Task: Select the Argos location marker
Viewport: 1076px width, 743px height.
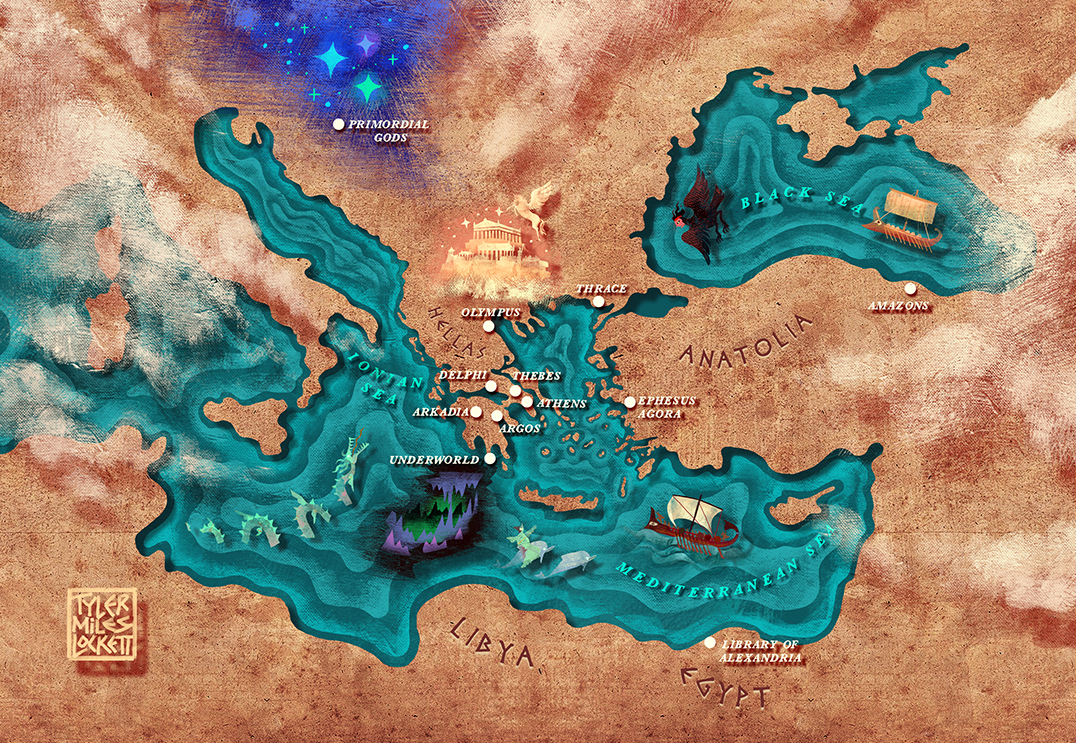Action: [497, 414]
